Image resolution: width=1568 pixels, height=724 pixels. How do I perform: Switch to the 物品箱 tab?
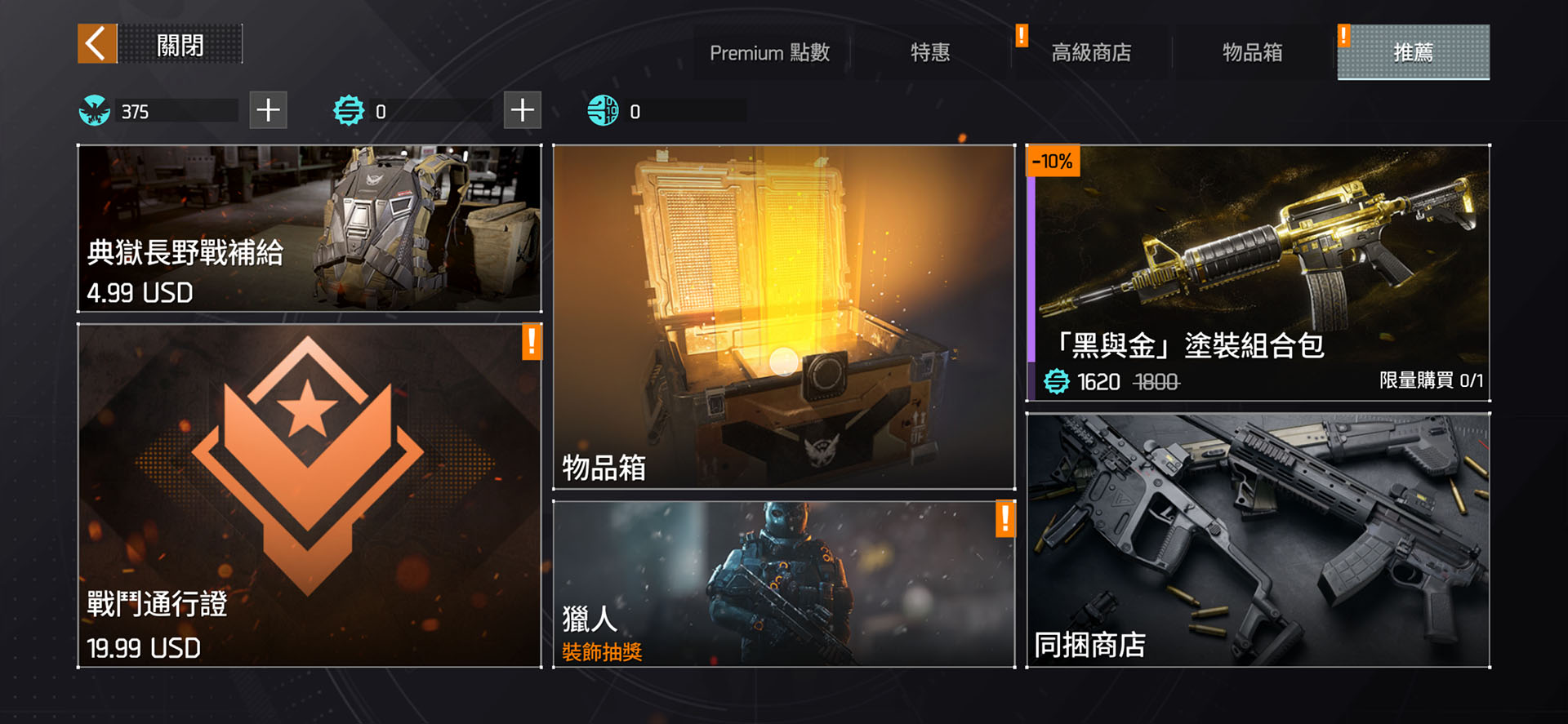pos(1252,53)
